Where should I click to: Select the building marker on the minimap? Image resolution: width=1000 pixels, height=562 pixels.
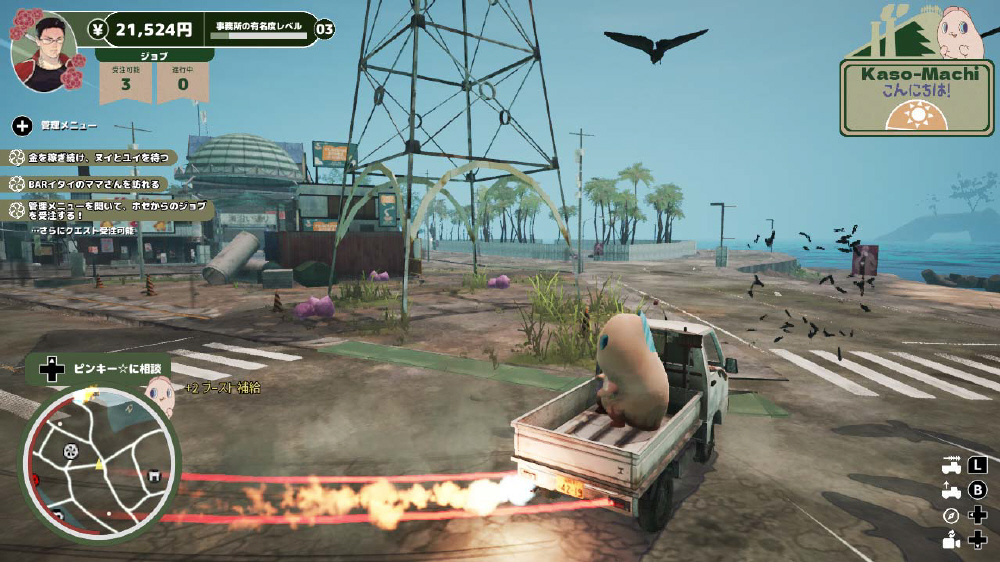click(x=153, y=476)
